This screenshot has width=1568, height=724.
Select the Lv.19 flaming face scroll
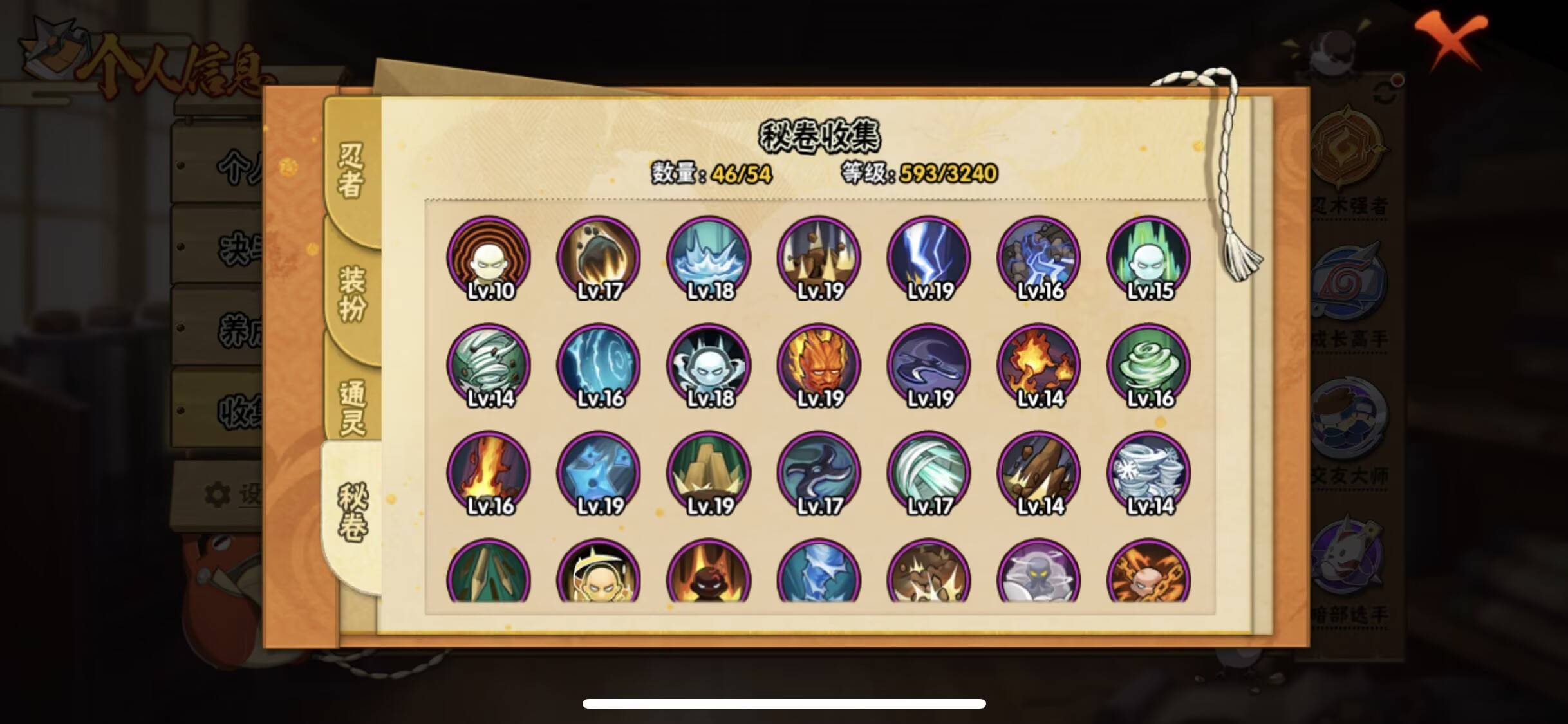(818, 364)
